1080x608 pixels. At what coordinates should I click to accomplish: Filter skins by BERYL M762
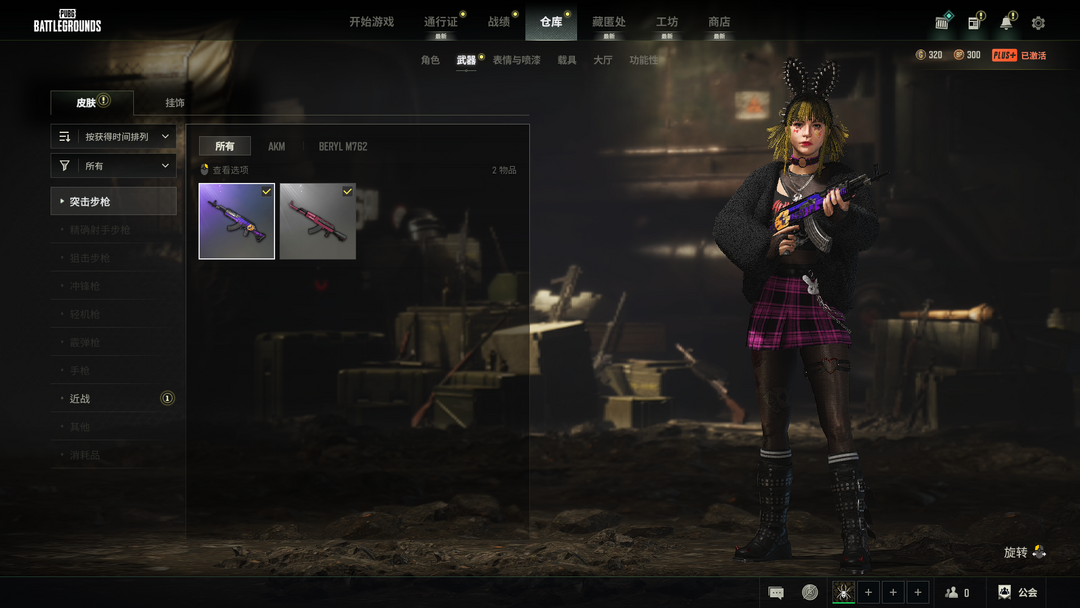pos(343,147)
